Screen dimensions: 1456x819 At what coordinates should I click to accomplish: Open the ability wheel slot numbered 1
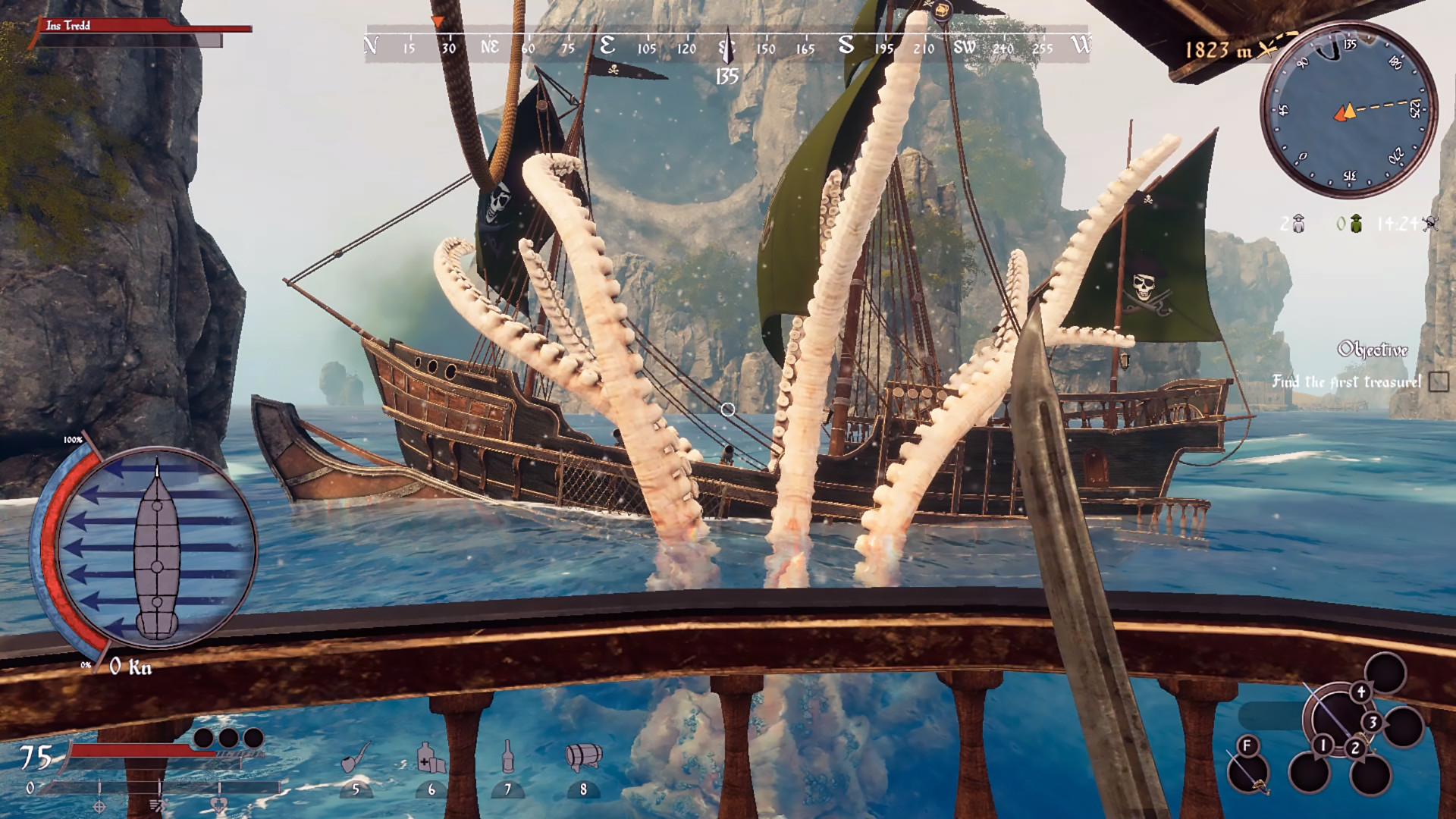[1323, 745]
